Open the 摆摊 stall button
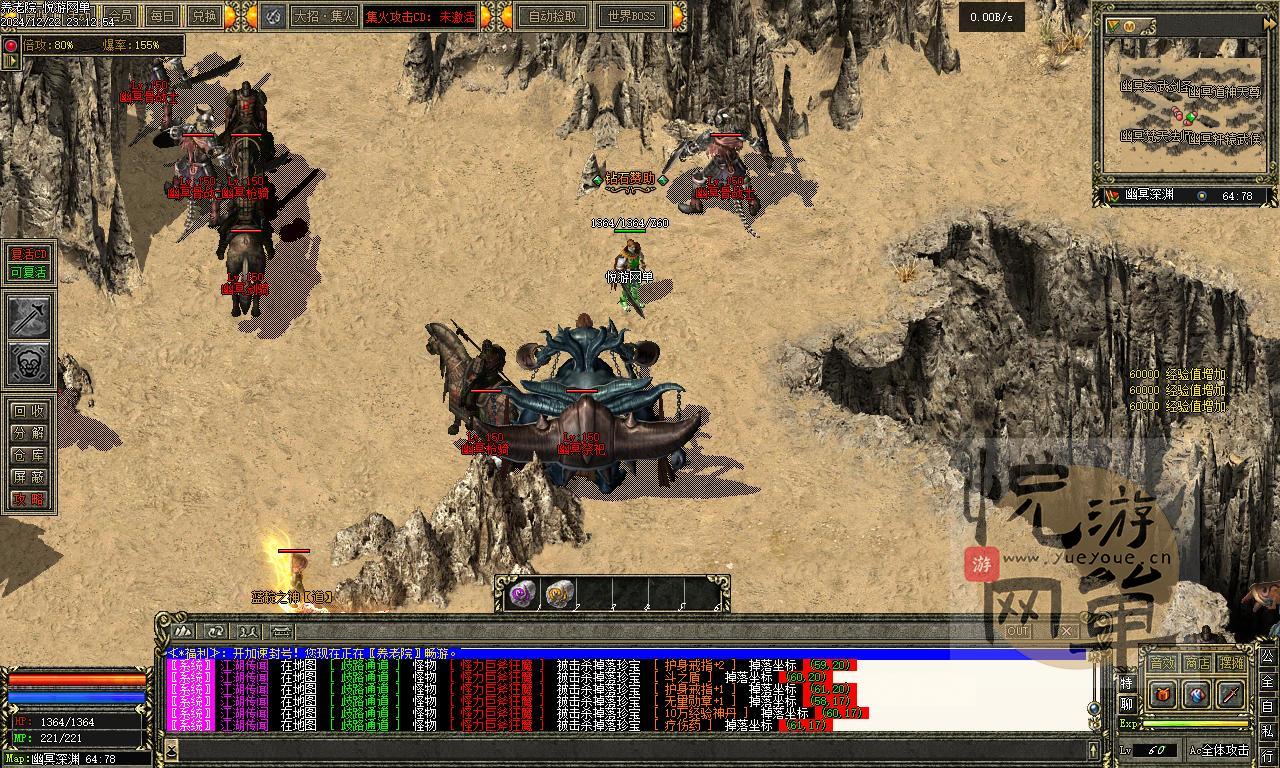The image size is (1280, 768). [1232, 663]
